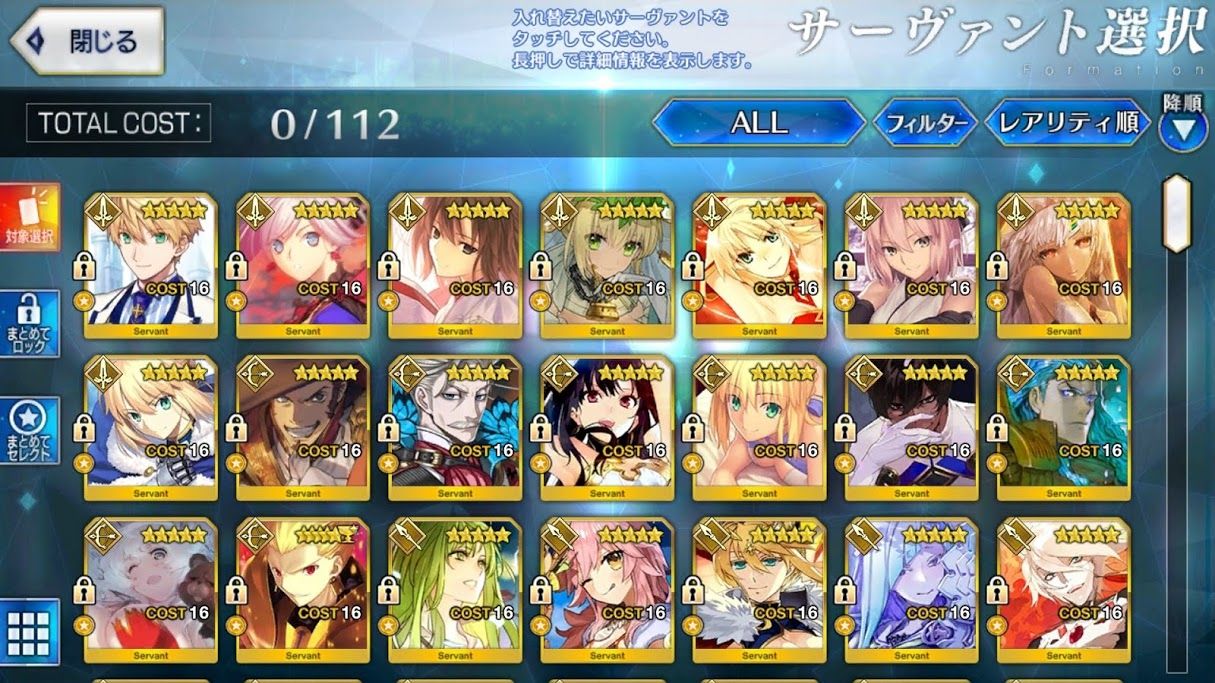Screen dimensions: 1215x683
Task: Pick the dark-skinned archer in white gloves
Action: tap(911, 427)
